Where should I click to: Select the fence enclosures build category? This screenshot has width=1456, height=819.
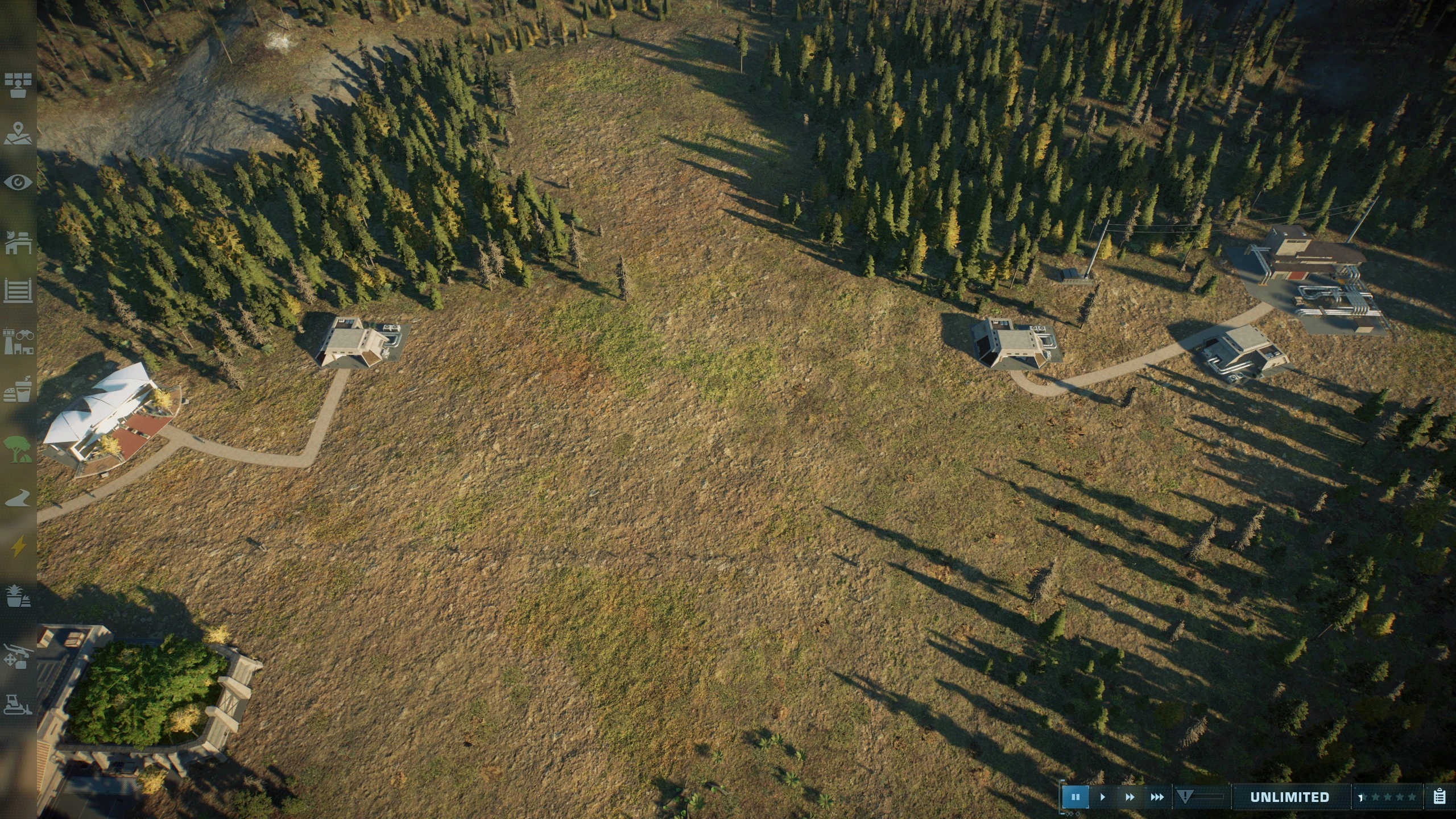click(18, 291)
